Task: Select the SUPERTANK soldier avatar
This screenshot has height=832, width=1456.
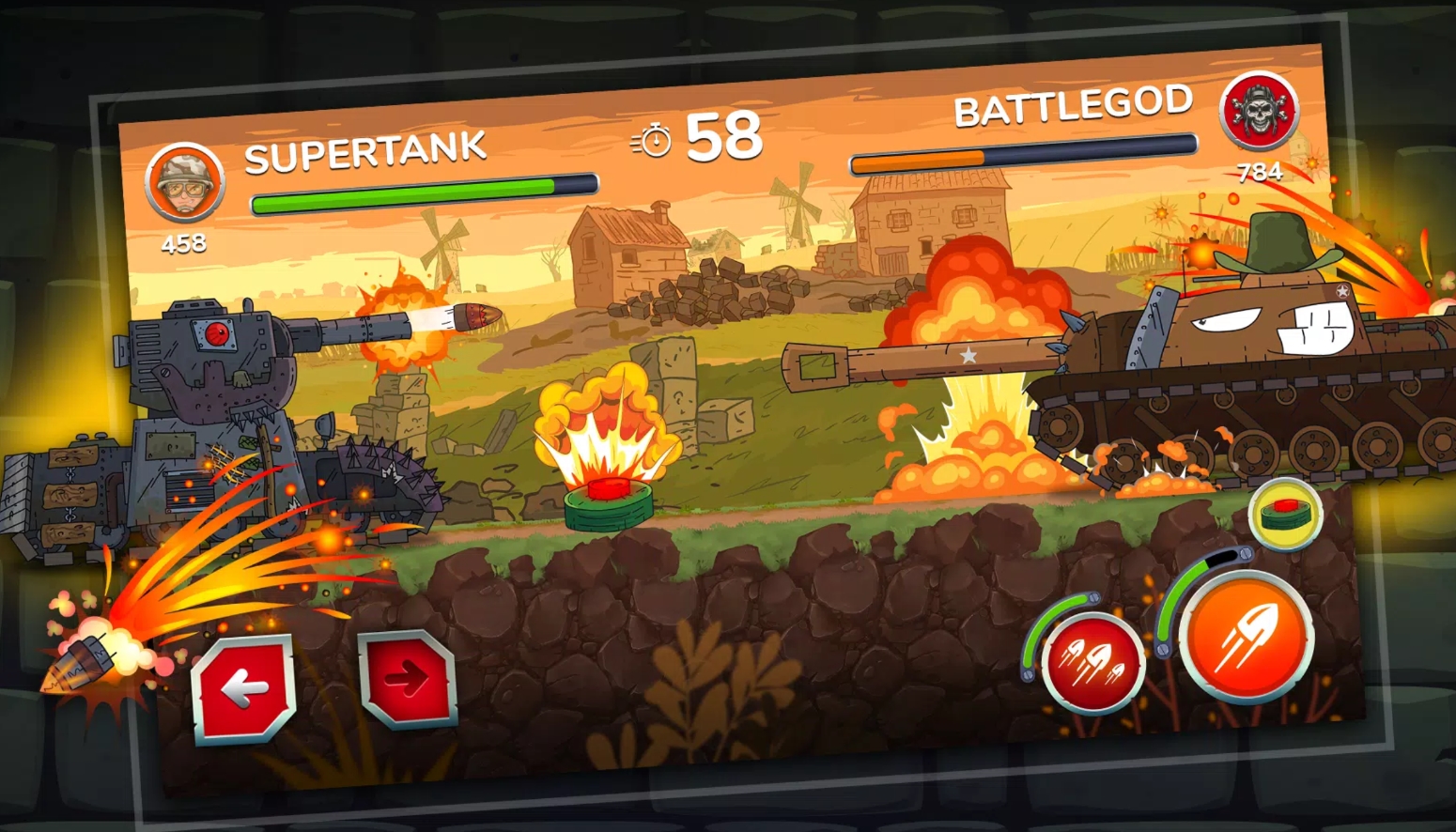Action: pos(185,182)
